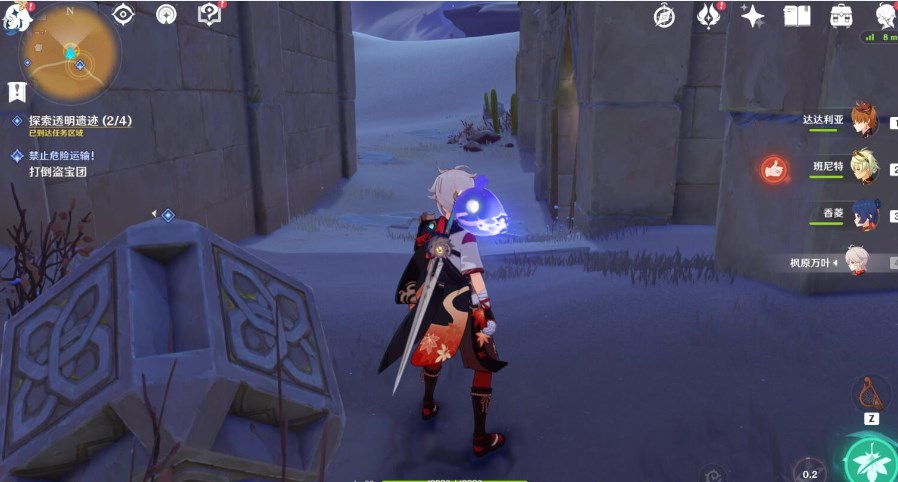Viewport: 898px width, 482px height.
Task: Use the lyre gadget icon
Action: [x=869, y=393]
